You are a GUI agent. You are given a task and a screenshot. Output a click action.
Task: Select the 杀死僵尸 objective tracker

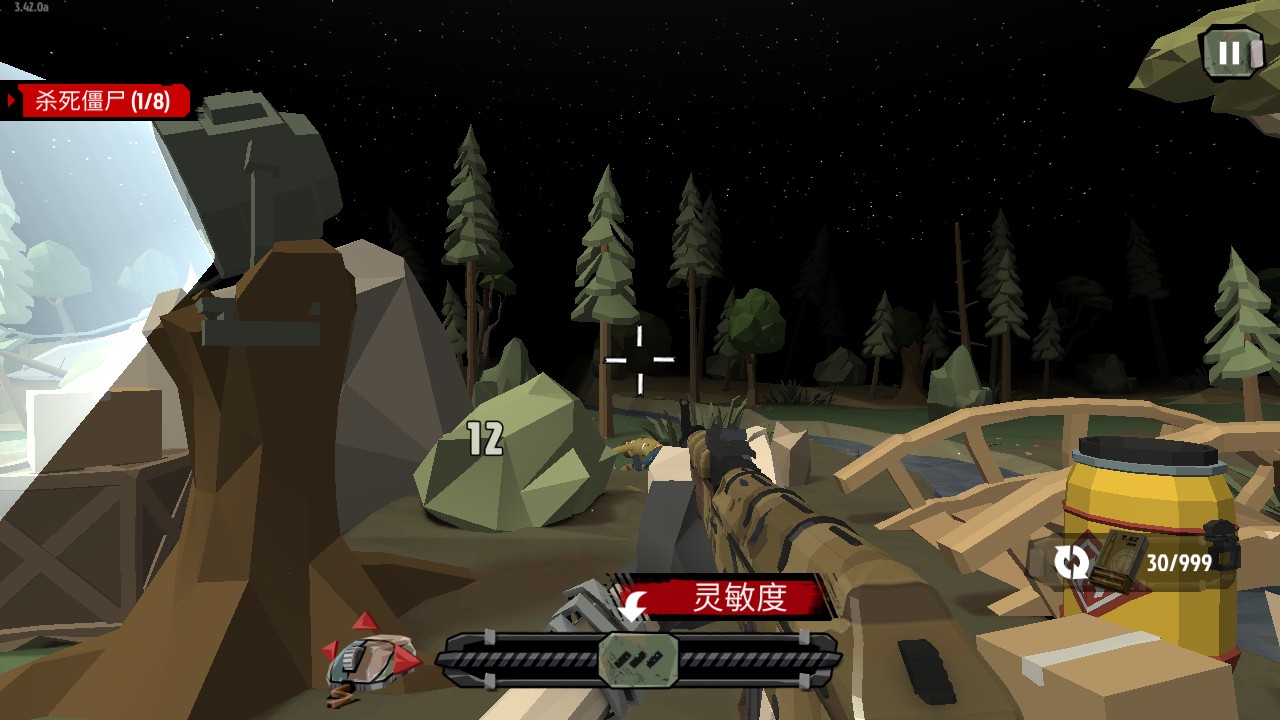pos(100,101)
